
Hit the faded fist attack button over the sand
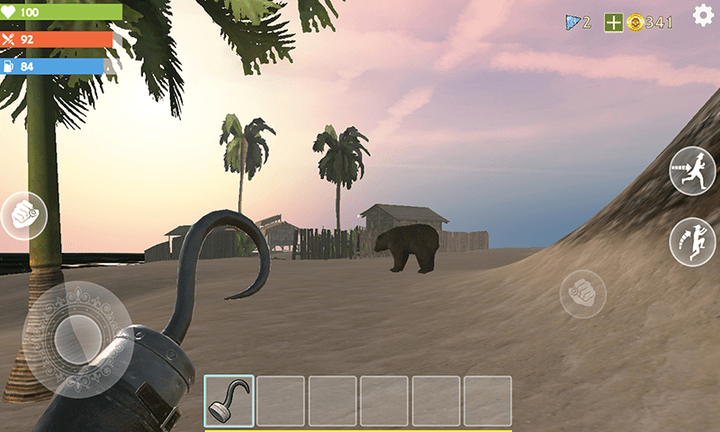coord(583,294)
